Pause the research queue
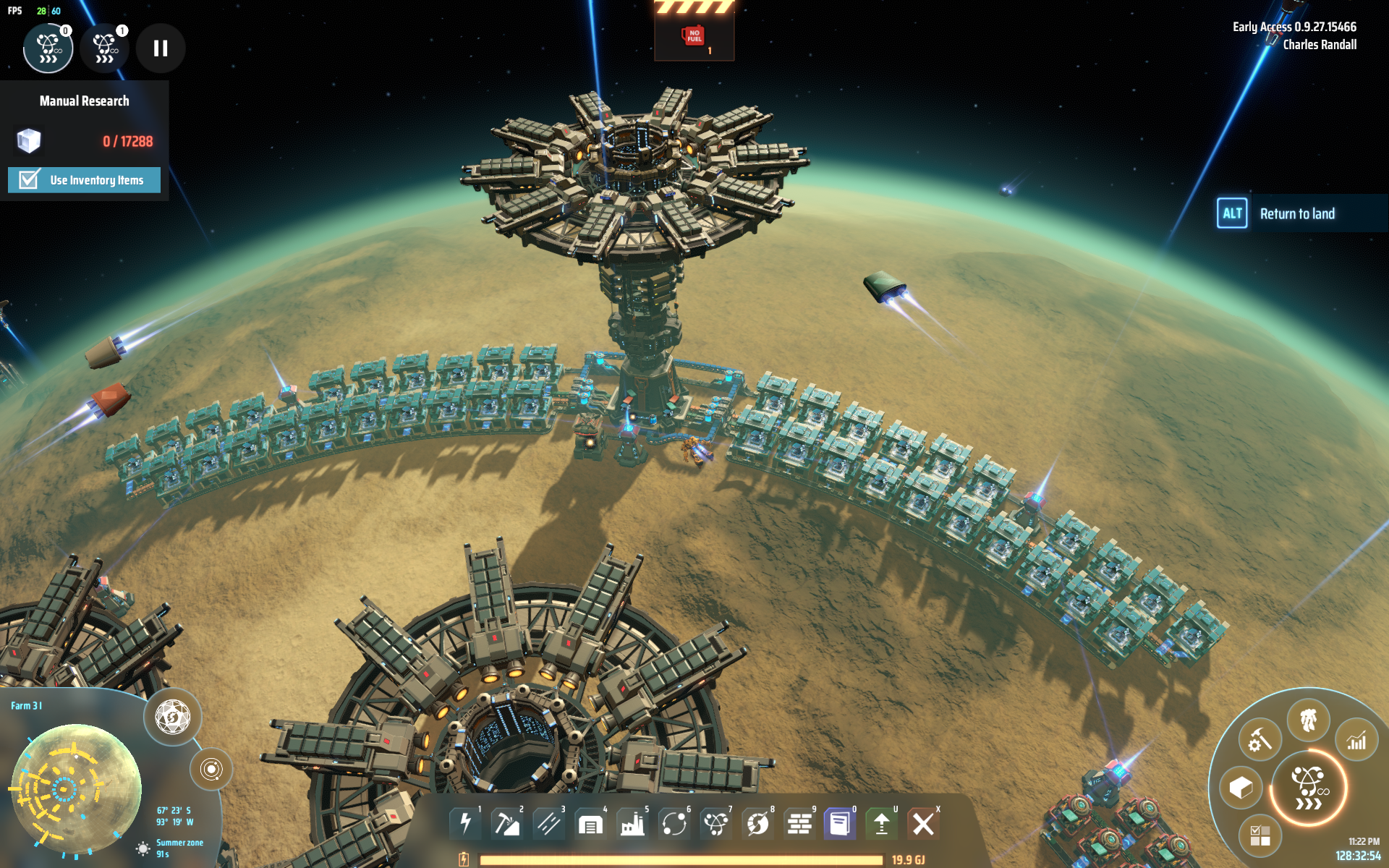The height and width of the screenshot is (868, 1389). click(161, 48)
